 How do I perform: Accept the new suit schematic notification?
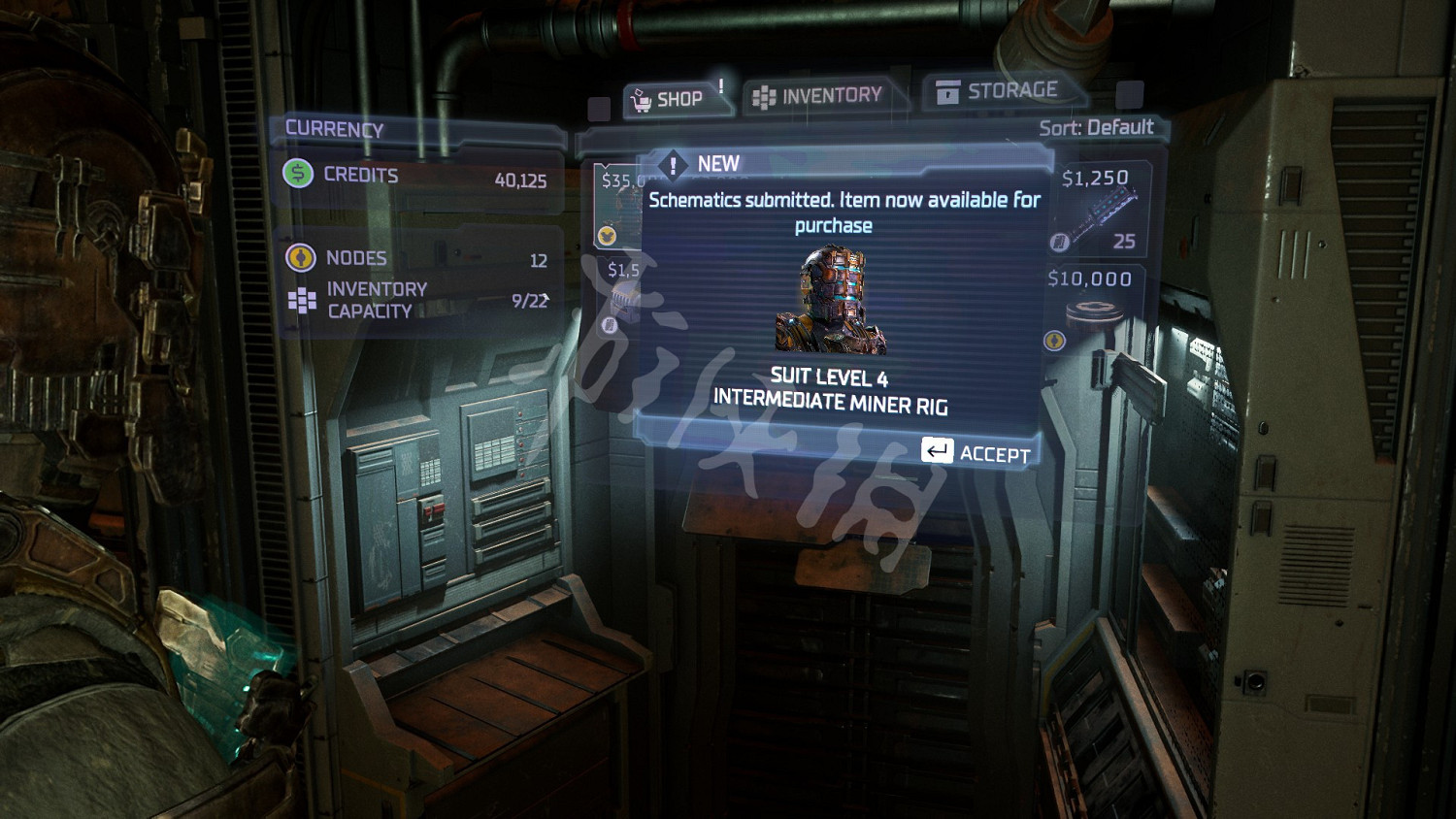pos(976,452)
